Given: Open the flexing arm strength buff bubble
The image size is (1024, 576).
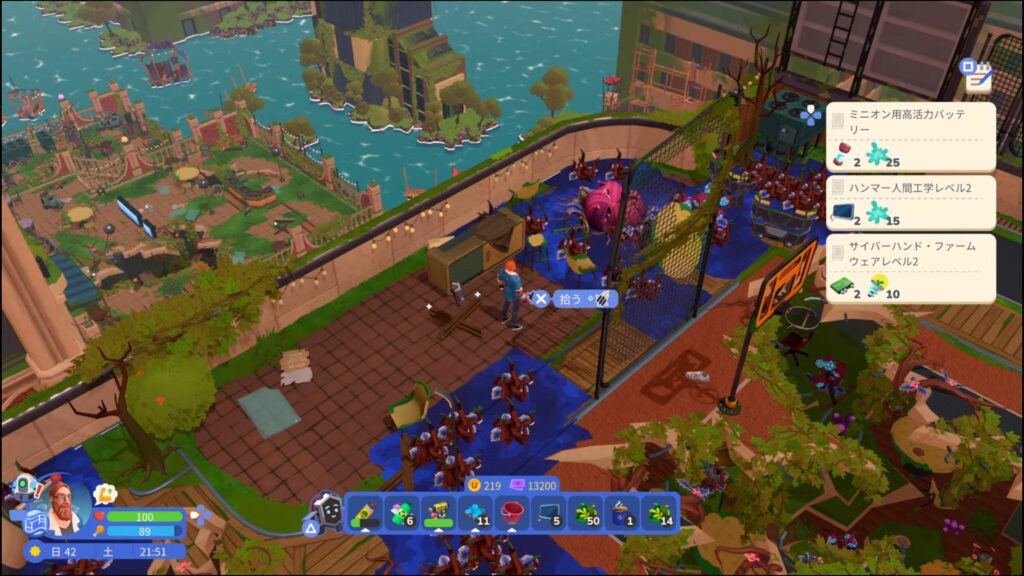Looking at the screenshot, I should pos(105,494).
